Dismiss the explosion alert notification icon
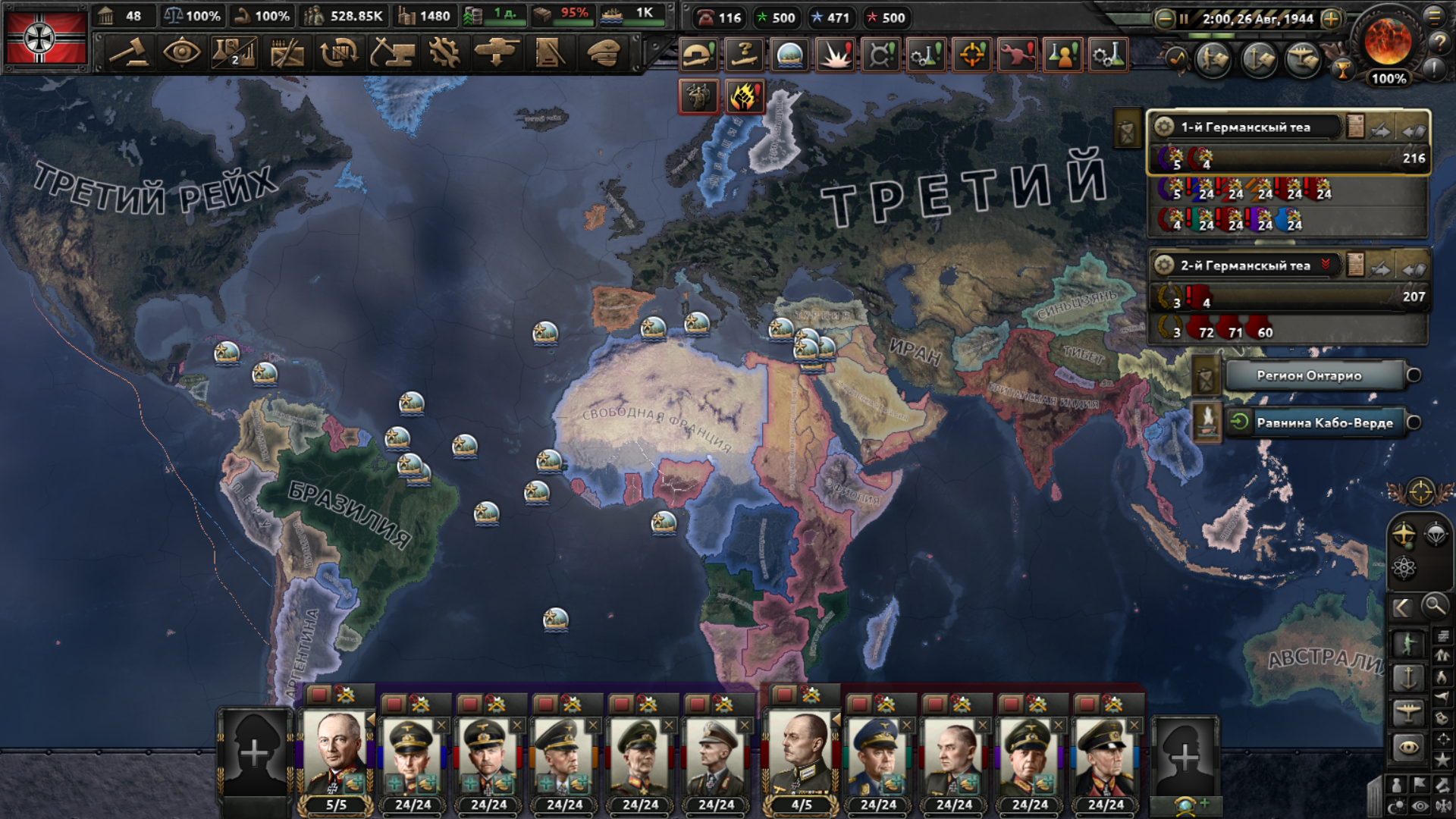The image size is (1456, 819). [835, 55]
